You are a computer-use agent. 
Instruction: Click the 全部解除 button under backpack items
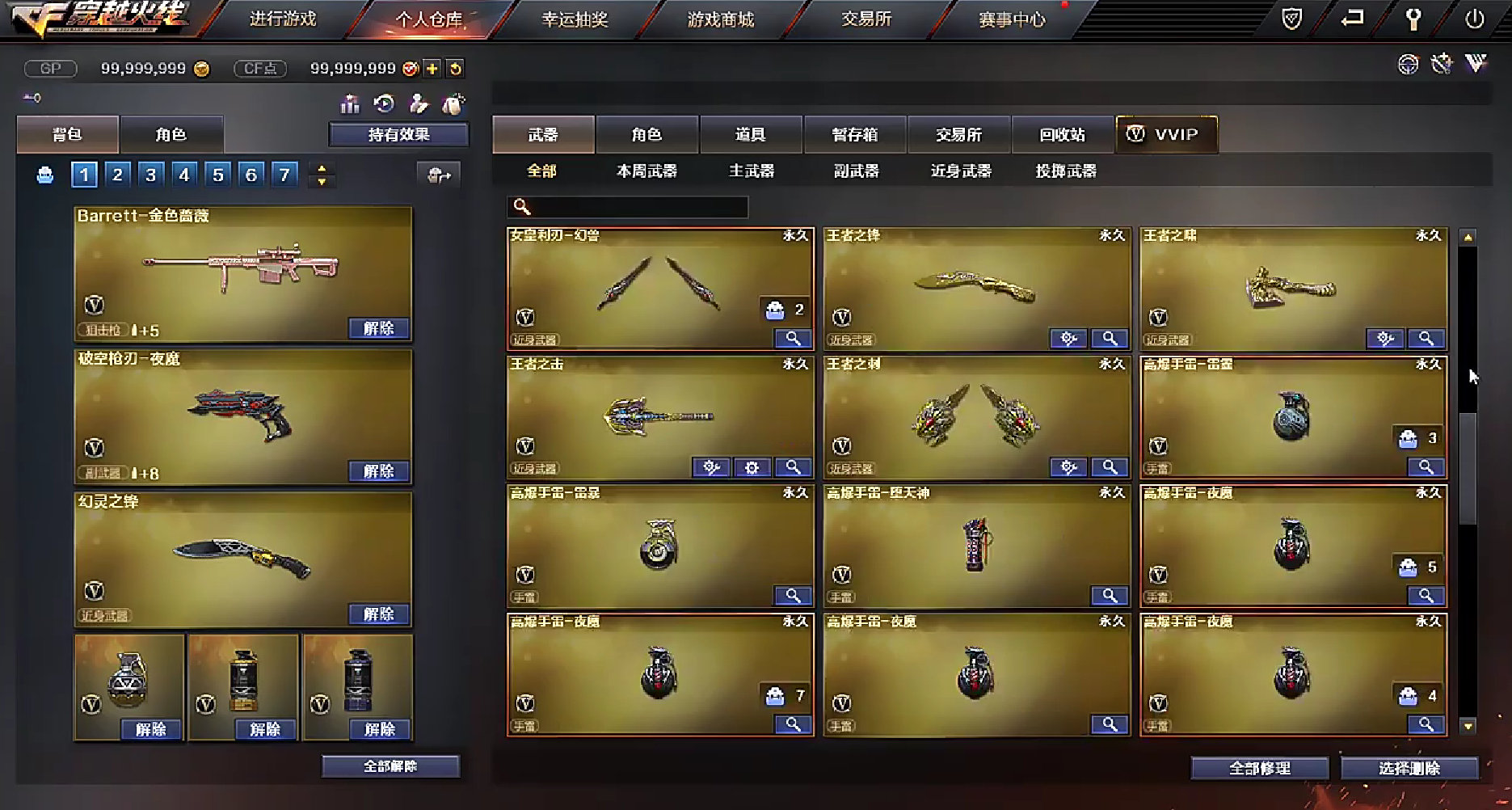[x=390, y=766]
